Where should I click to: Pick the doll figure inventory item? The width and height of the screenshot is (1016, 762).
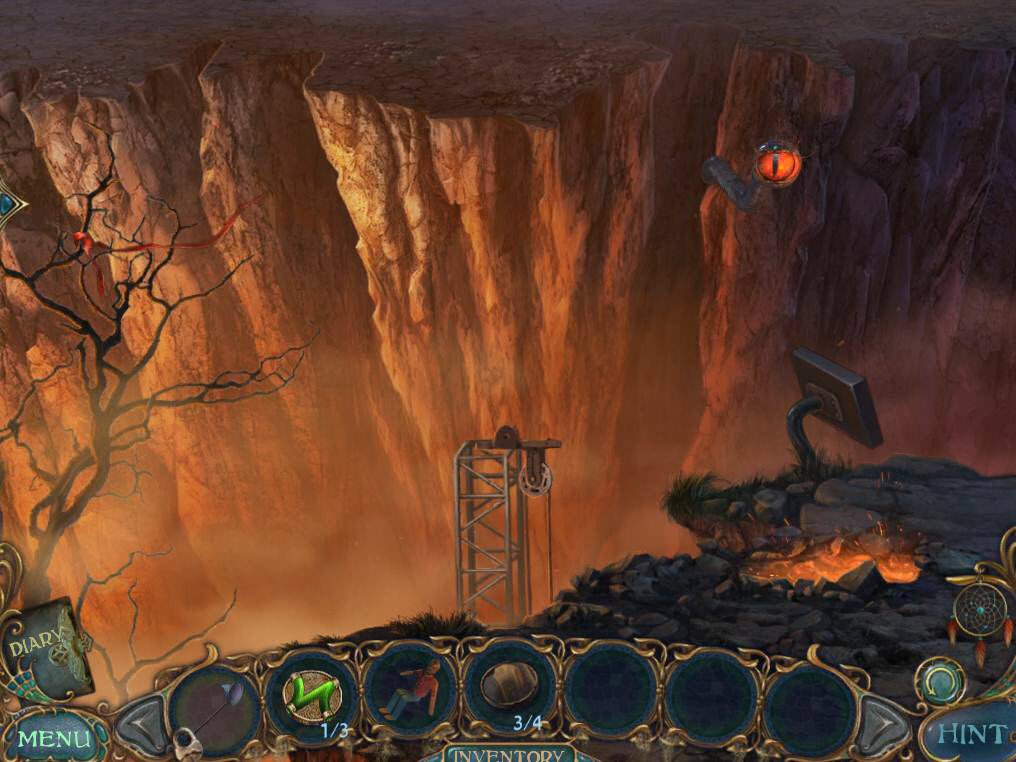410,691
